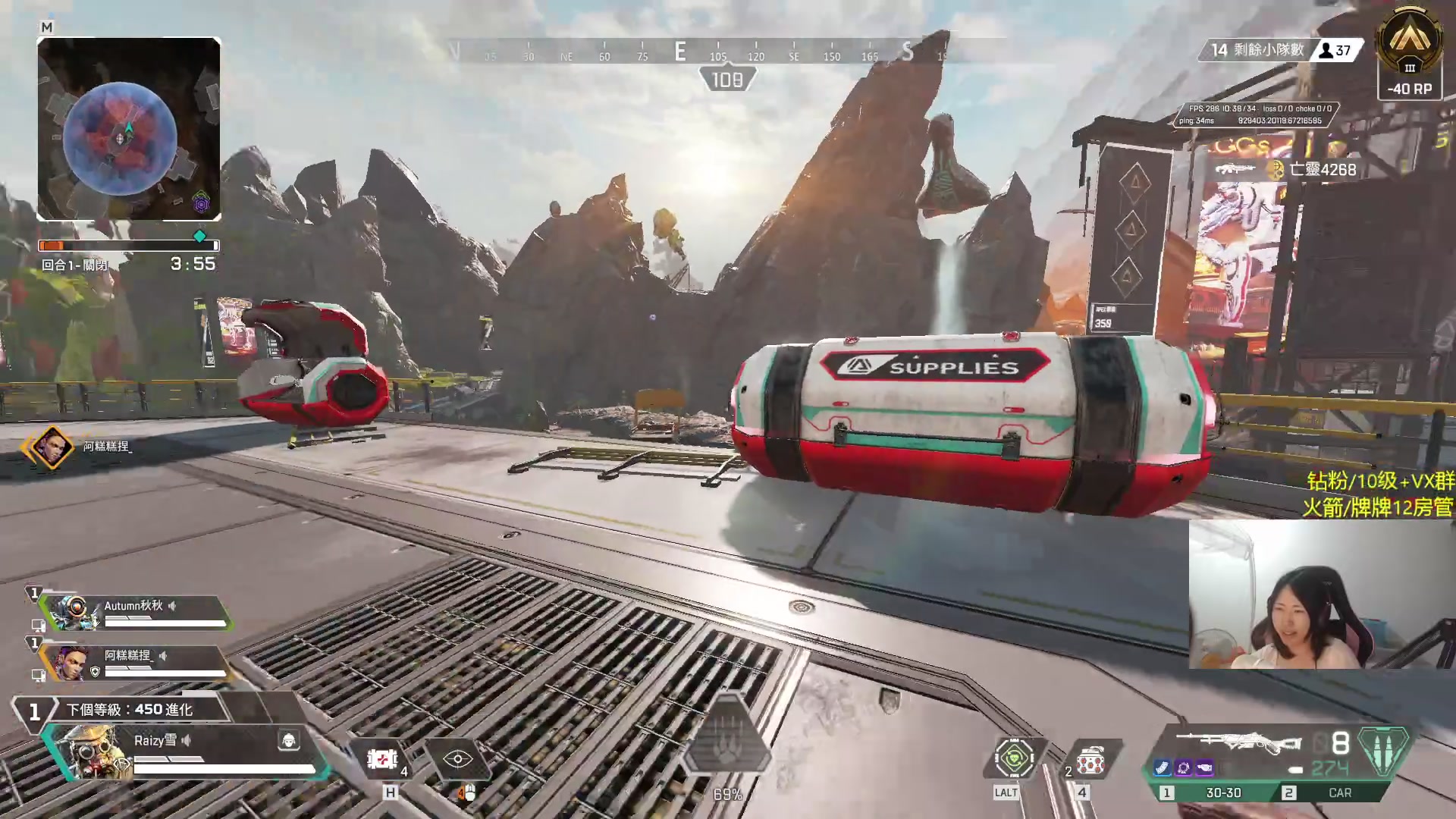Select teammate 阿糕糕捏_ squad row

click(136, 662)
